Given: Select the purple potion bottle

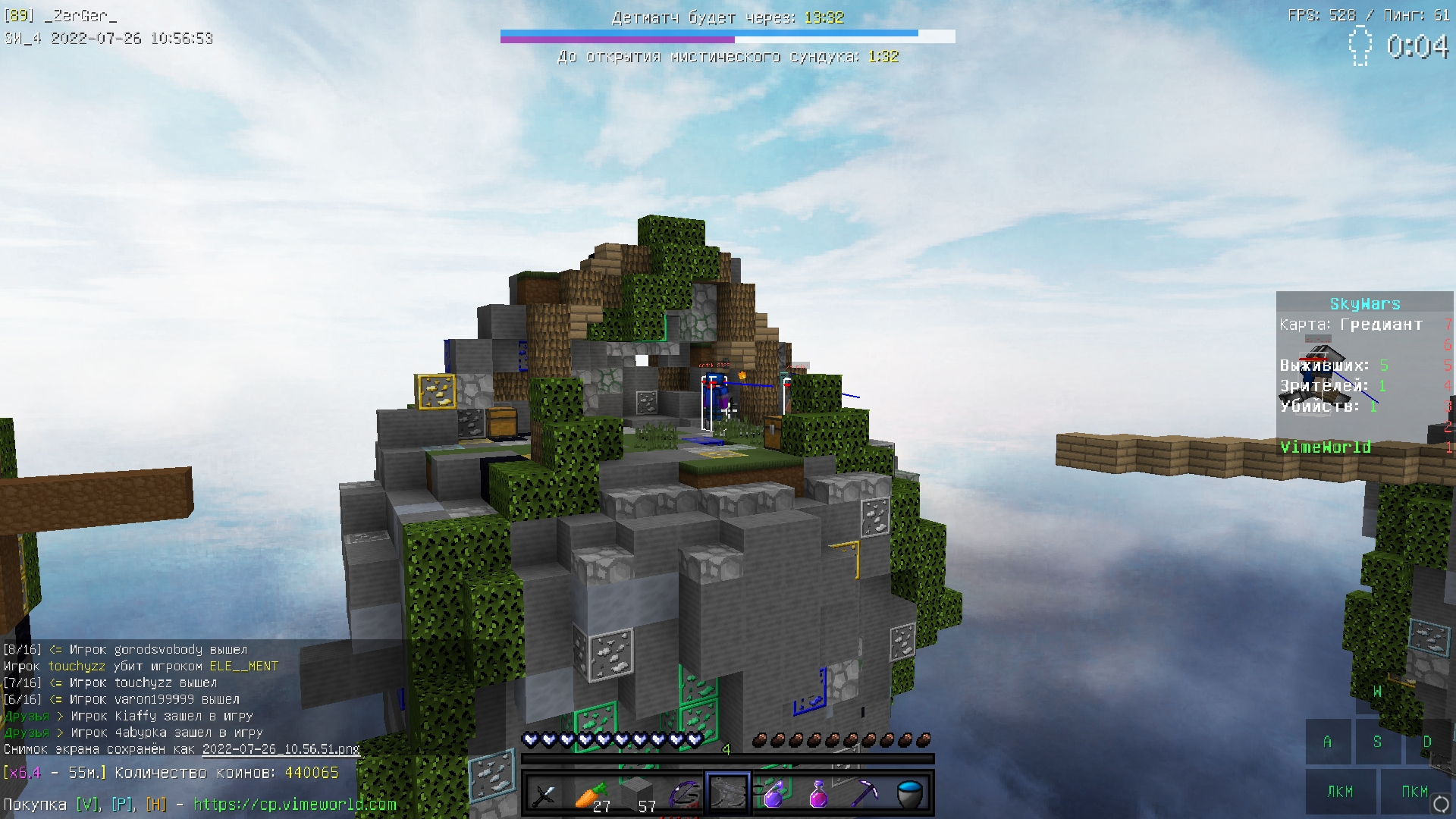Looking at the screenshot, I should click(x=818, y=792).
